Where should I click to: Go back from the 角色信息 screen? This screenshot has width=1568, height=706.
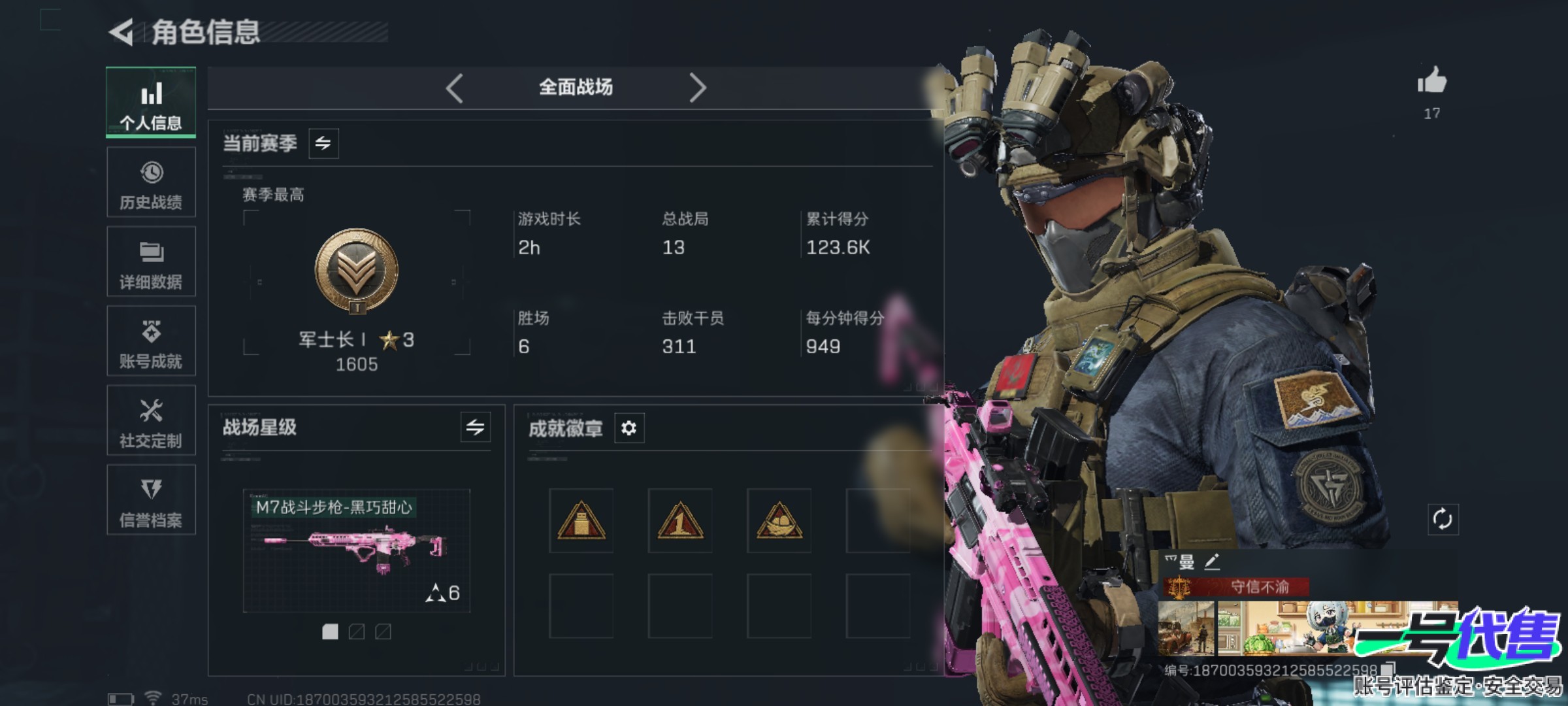pyautogui.click(x=122, y=32)
